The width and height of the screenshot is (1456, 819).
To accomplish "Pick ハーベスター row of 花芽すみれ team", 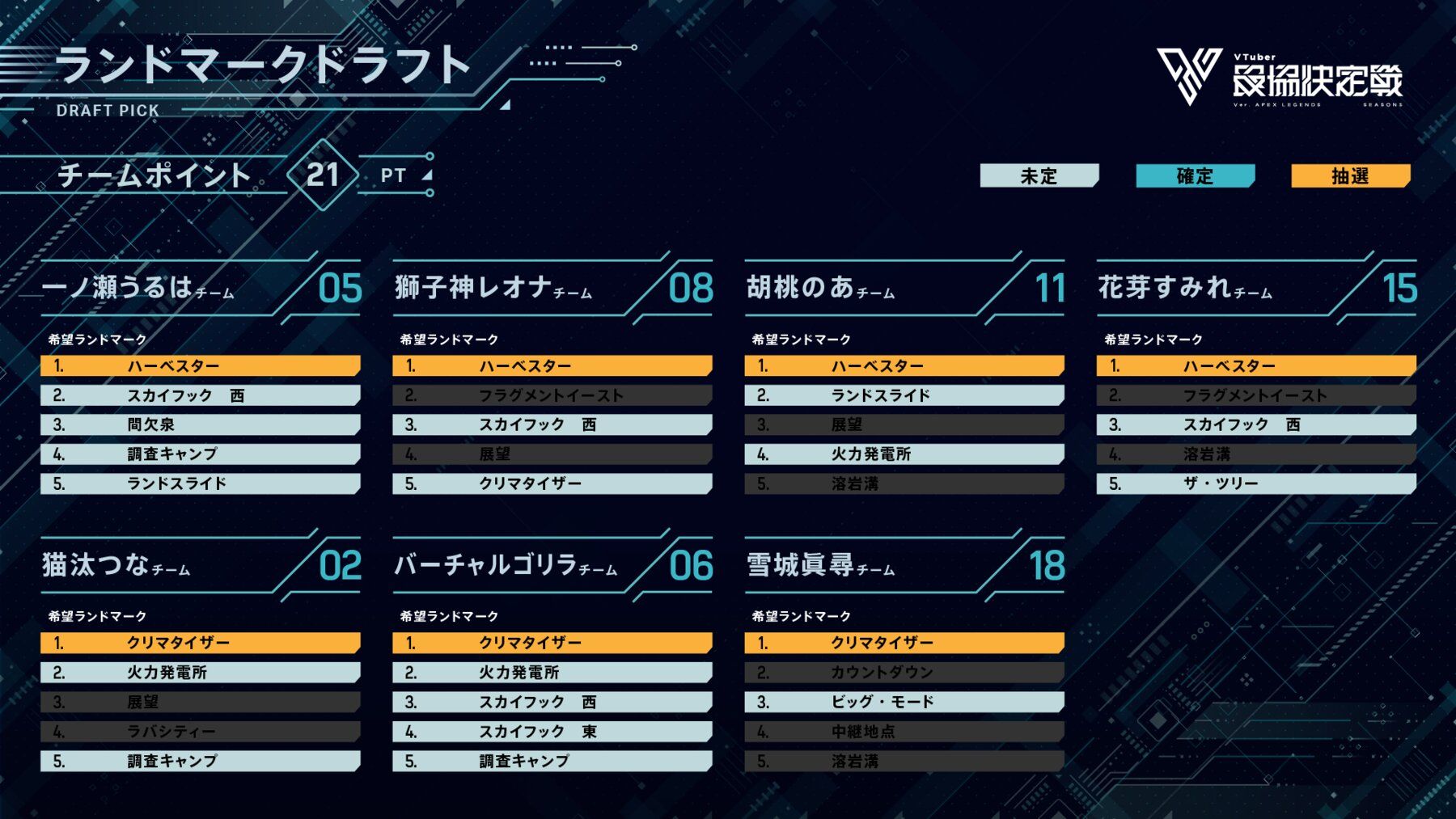I will pos(1255,366).
